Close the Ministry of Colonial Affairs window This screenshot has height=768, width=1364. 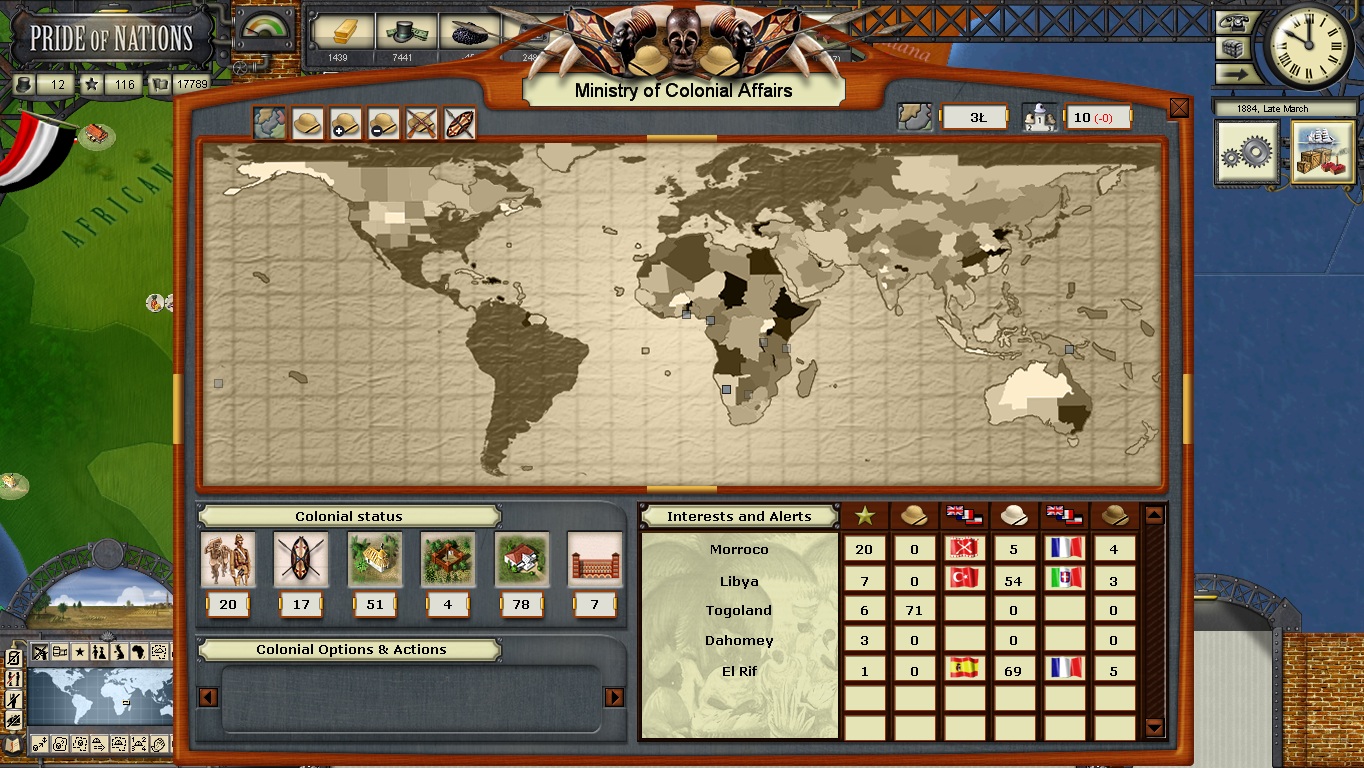pos(1179,108)
